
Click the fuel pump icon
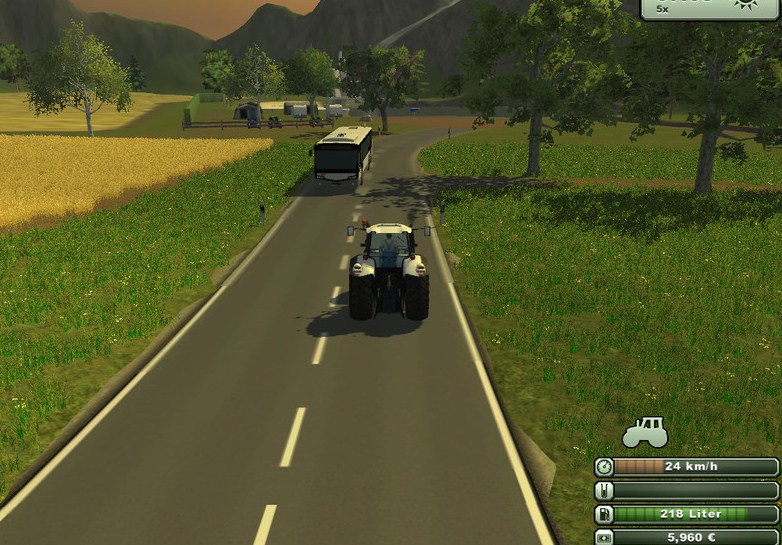point(604,514)
